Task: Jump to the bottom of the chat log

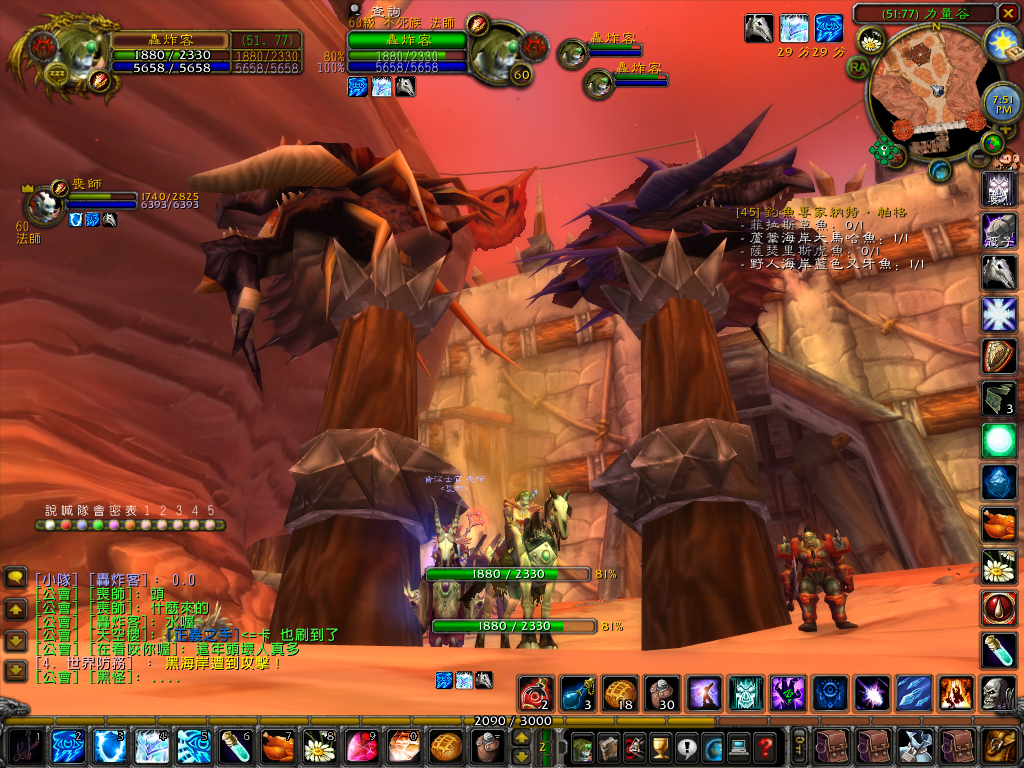Action: click(x=15, y=670)
